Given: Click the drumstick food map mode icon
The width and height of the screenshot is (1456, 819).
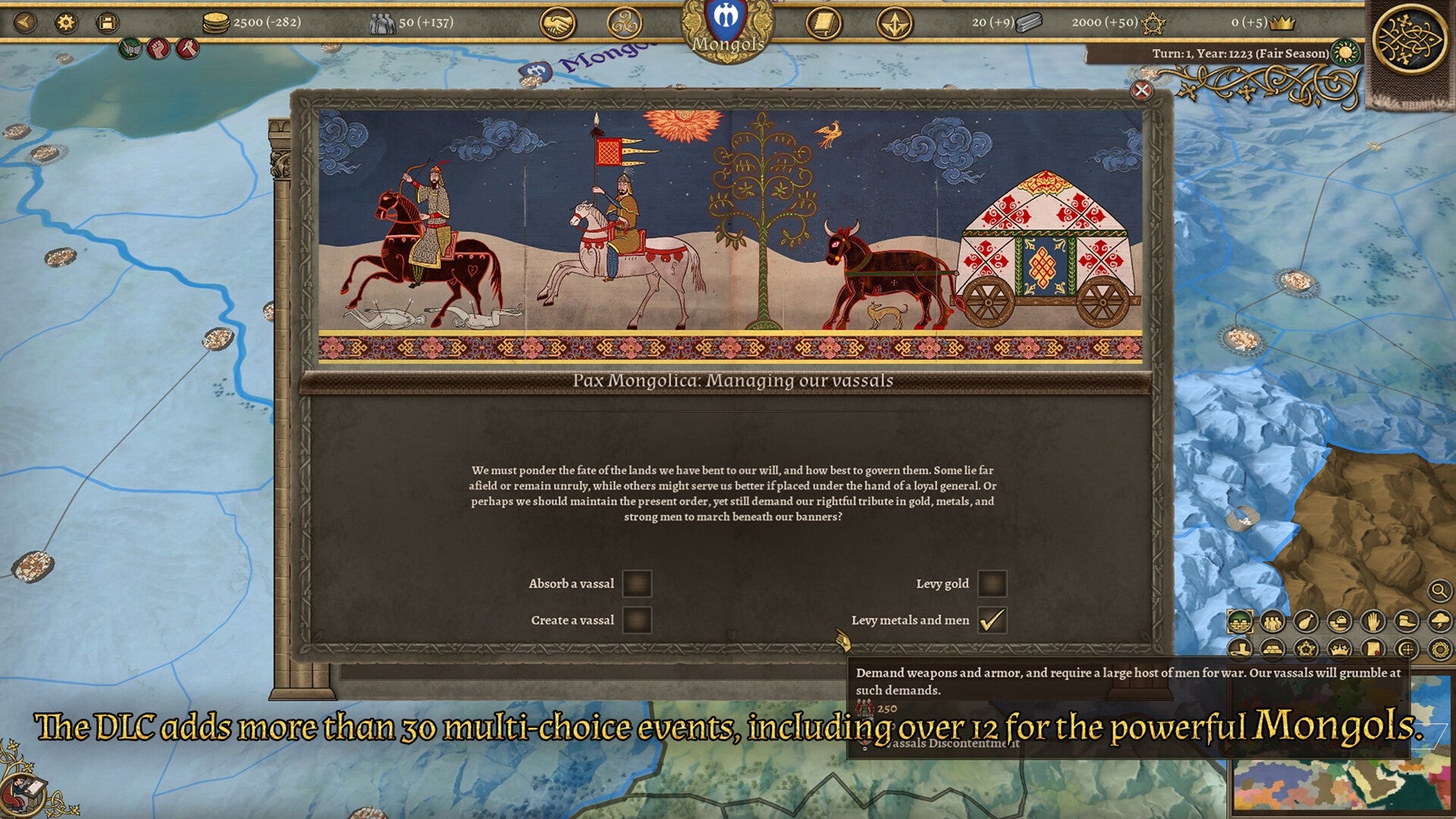Looking at the screenshot, I should point(1306,622).
